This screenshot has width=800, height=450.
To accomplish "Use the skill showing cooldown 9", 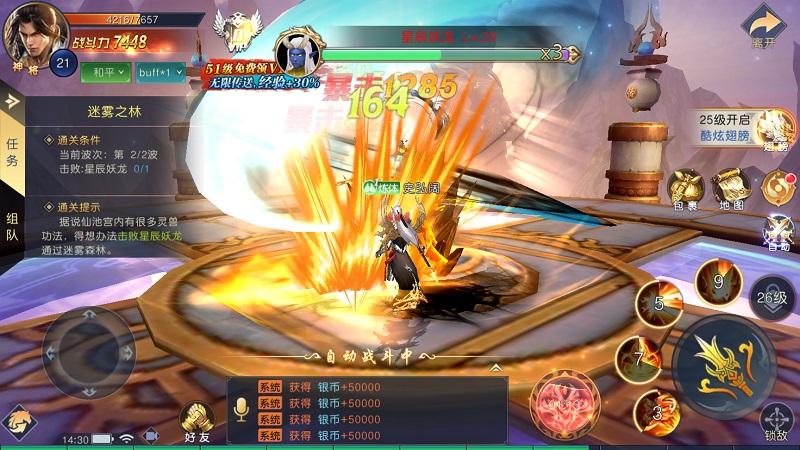I will [x=717, y=280].
